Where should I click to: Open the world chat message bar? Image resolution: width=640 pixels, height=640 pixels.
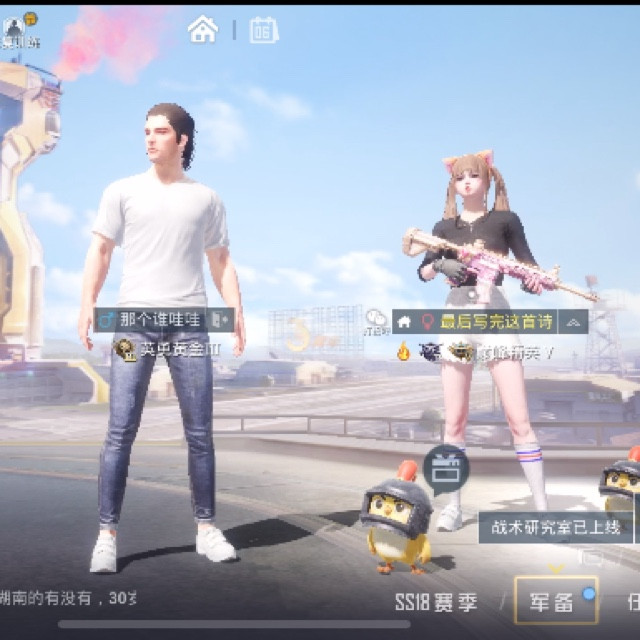coord(68,598)
